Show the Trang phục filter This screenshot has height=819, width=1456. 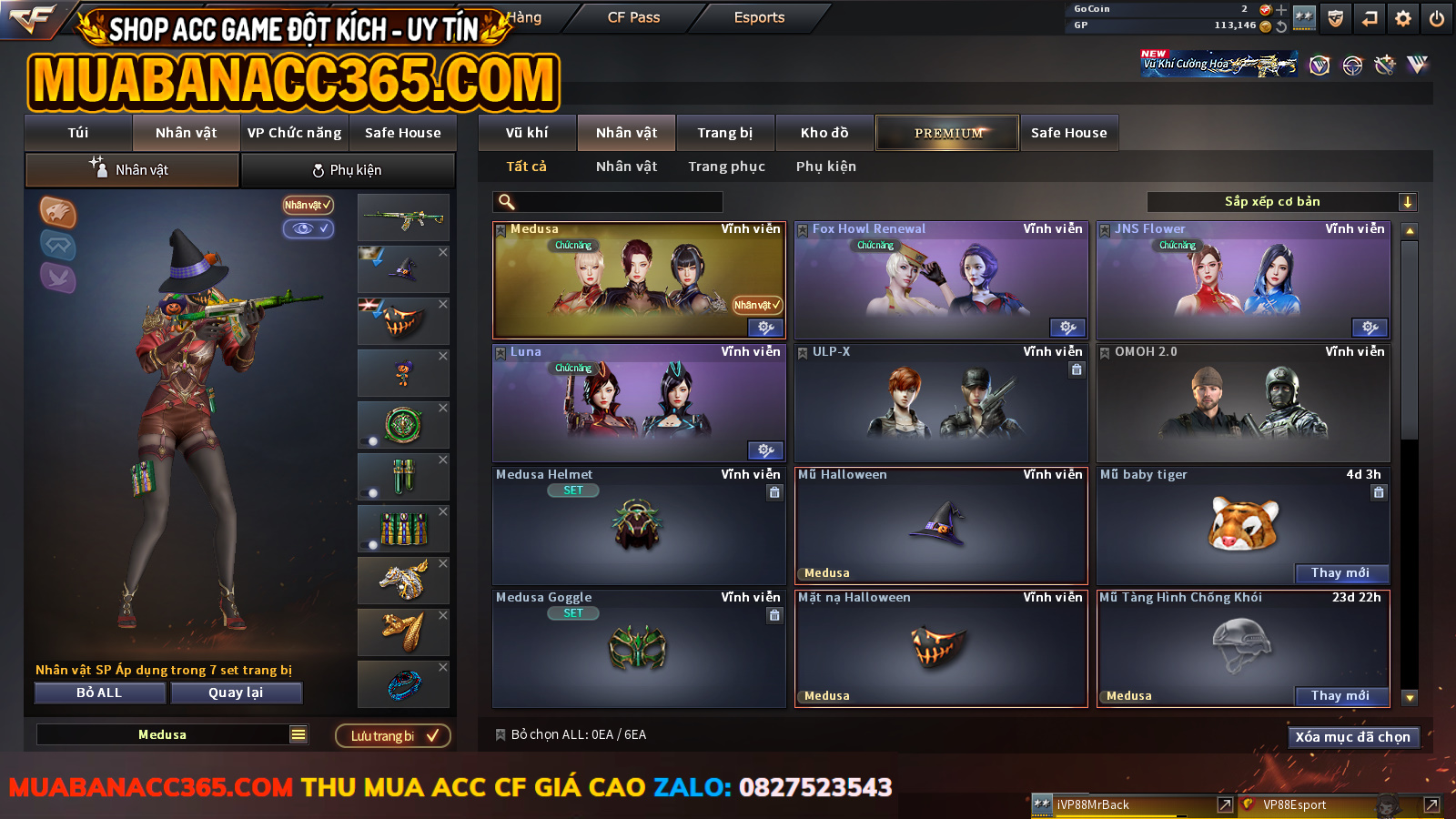pos(726,167)
